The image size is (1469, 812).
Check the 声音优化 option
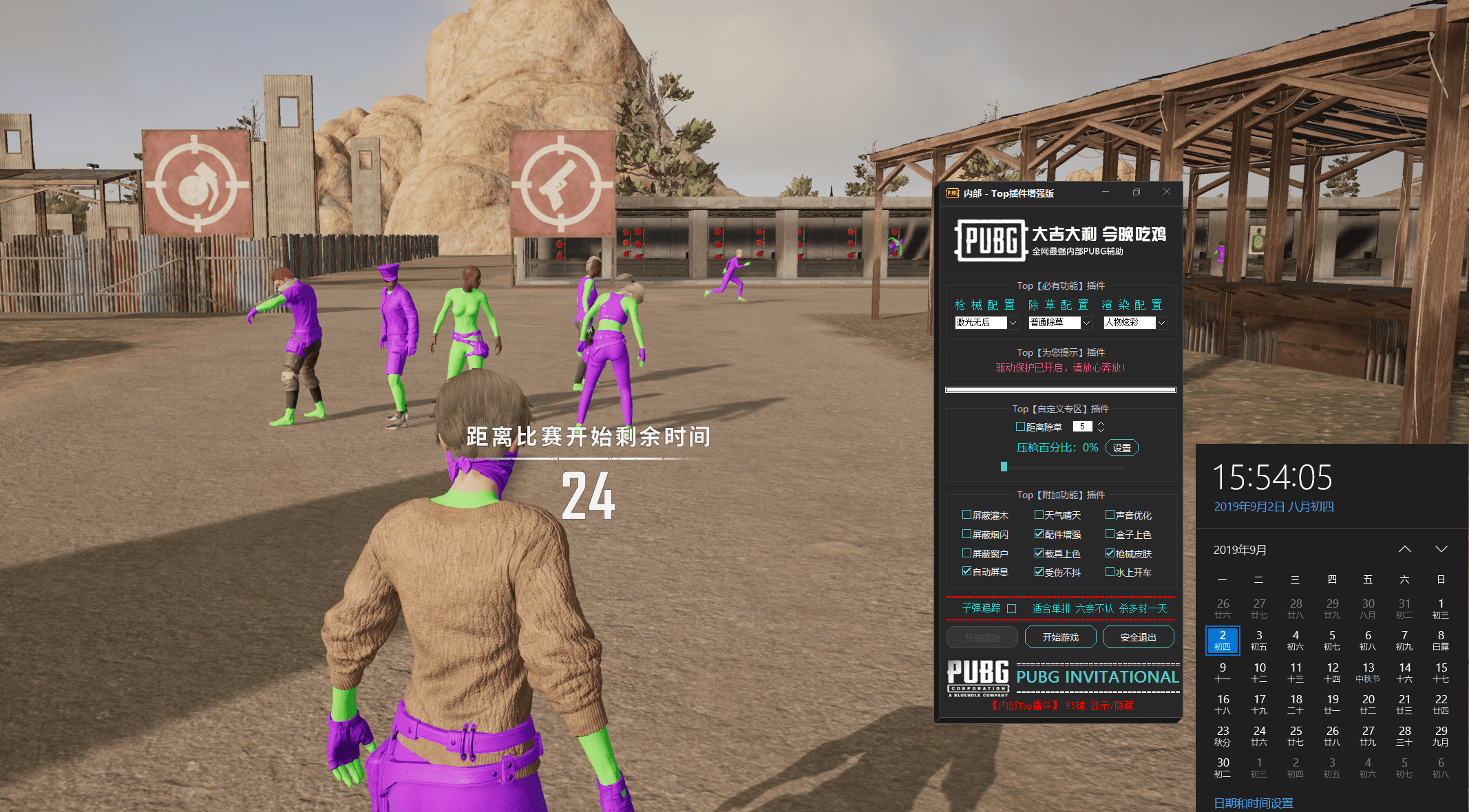(1110, 515)
